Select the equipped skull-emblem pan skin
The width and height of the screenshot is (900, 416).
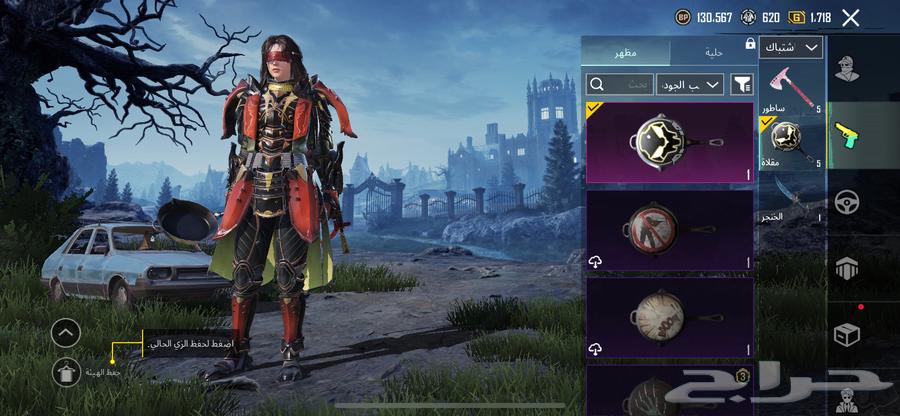[x=669, y=142]
